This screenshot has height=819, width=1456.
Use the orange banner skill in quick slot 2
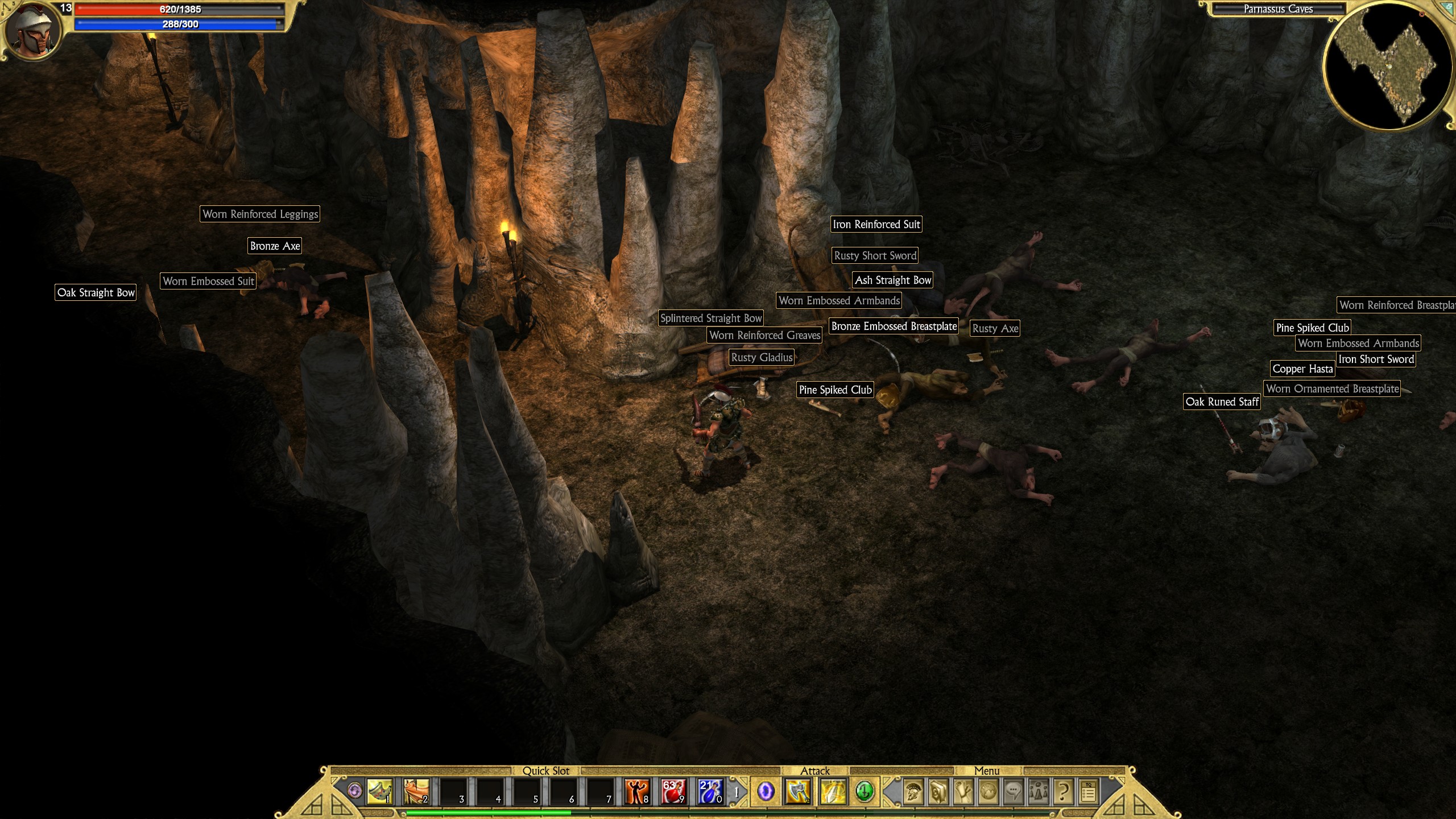click(x=416, y=791)
